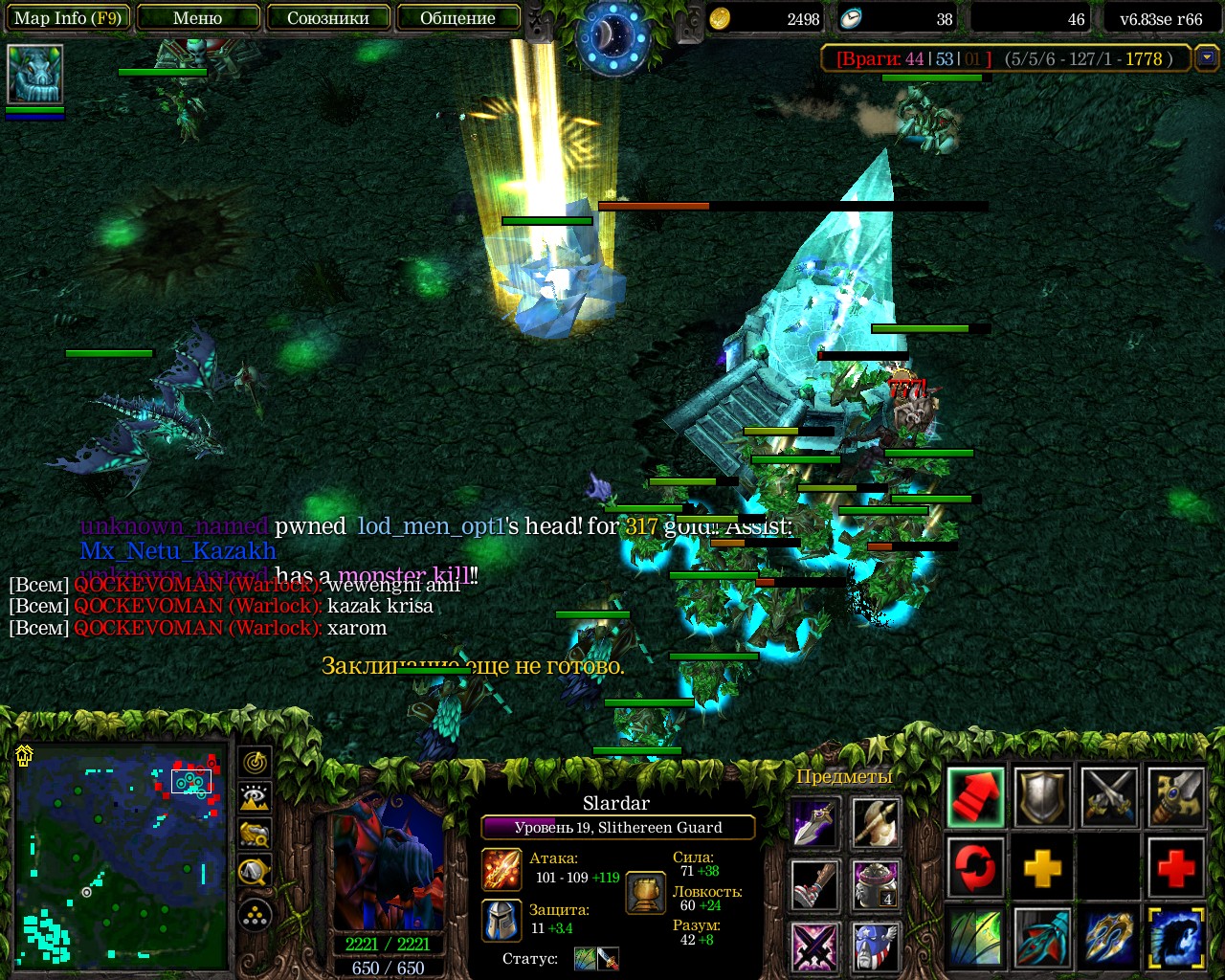Screen dimensions: 1225x980
Task: Toggle the minimap formation dots button
Action: (256, 916)
